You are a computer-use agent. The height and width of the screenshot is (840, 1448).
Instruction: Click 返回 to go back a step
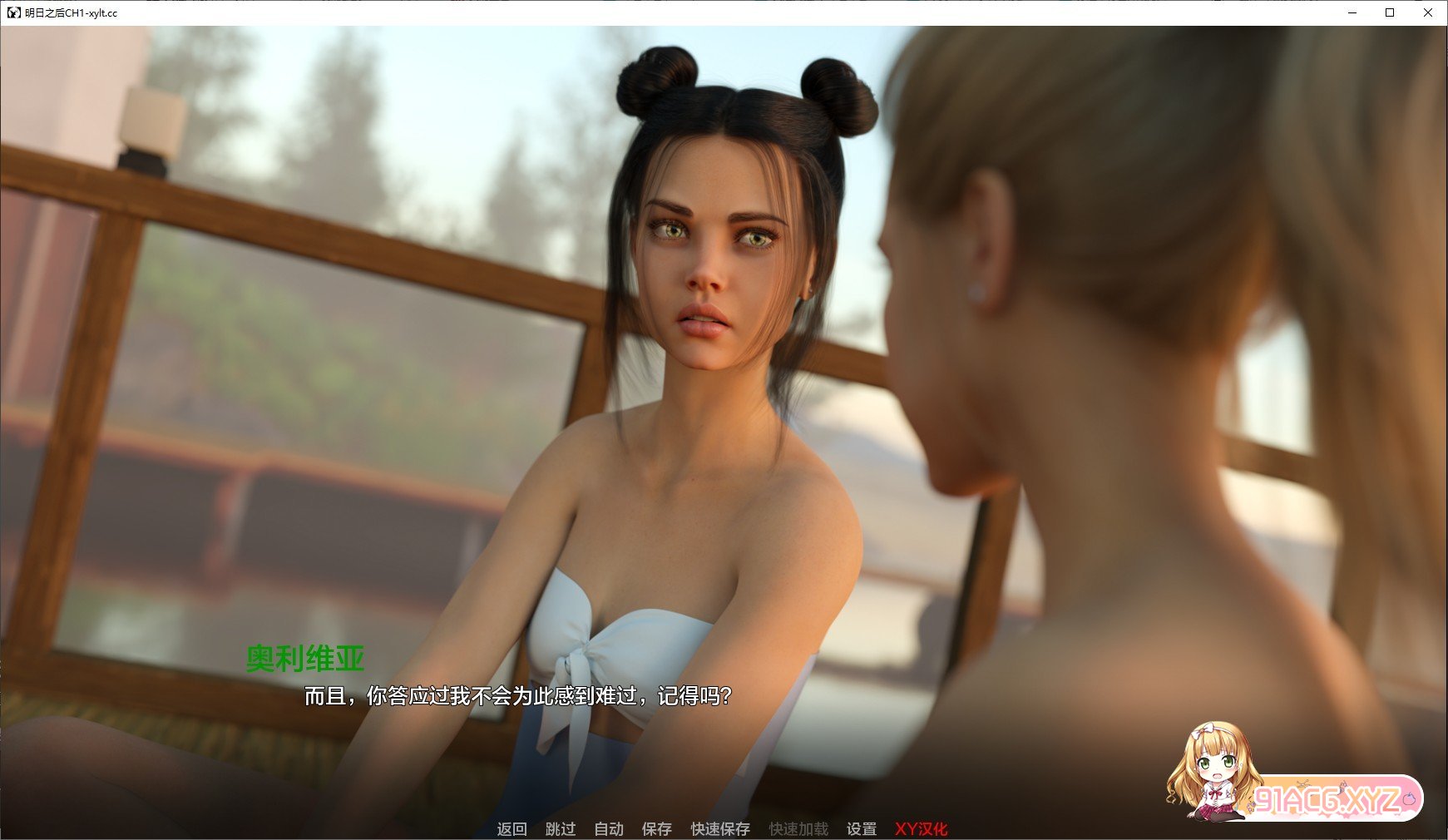click(x=512, y=828)
